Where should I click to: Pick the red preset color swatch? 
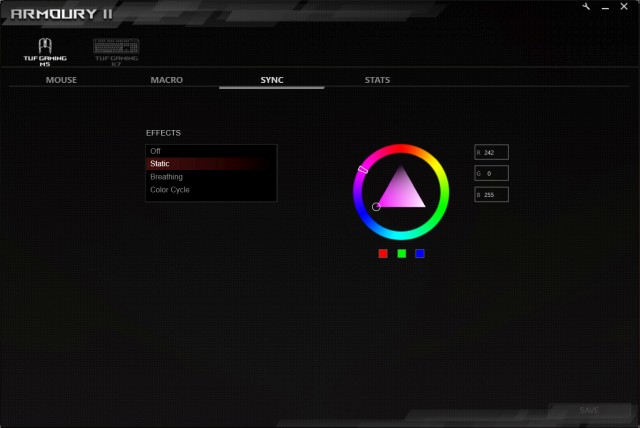383,254
